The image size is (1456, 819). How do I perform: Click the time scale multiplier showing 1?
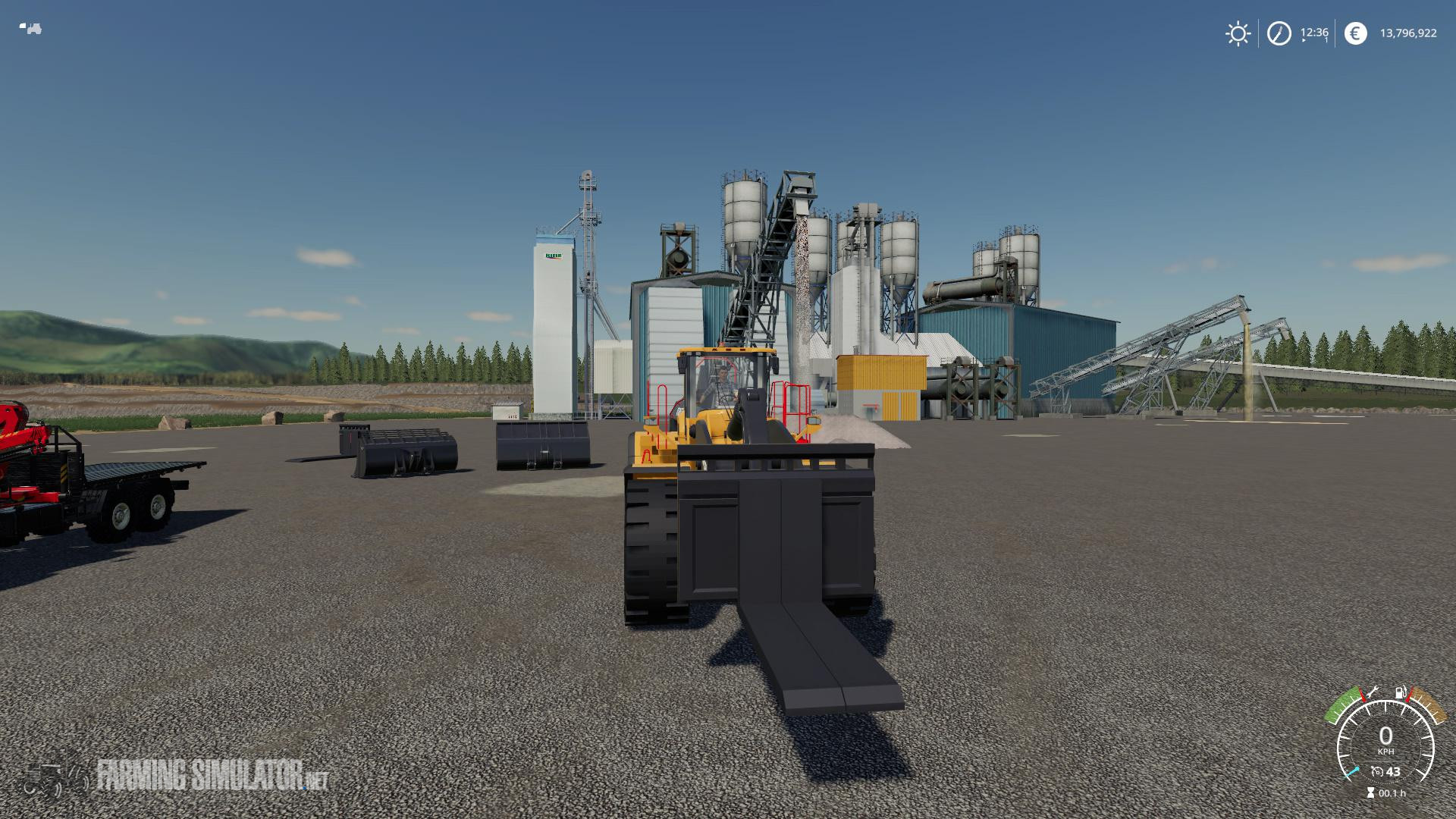1326,39
